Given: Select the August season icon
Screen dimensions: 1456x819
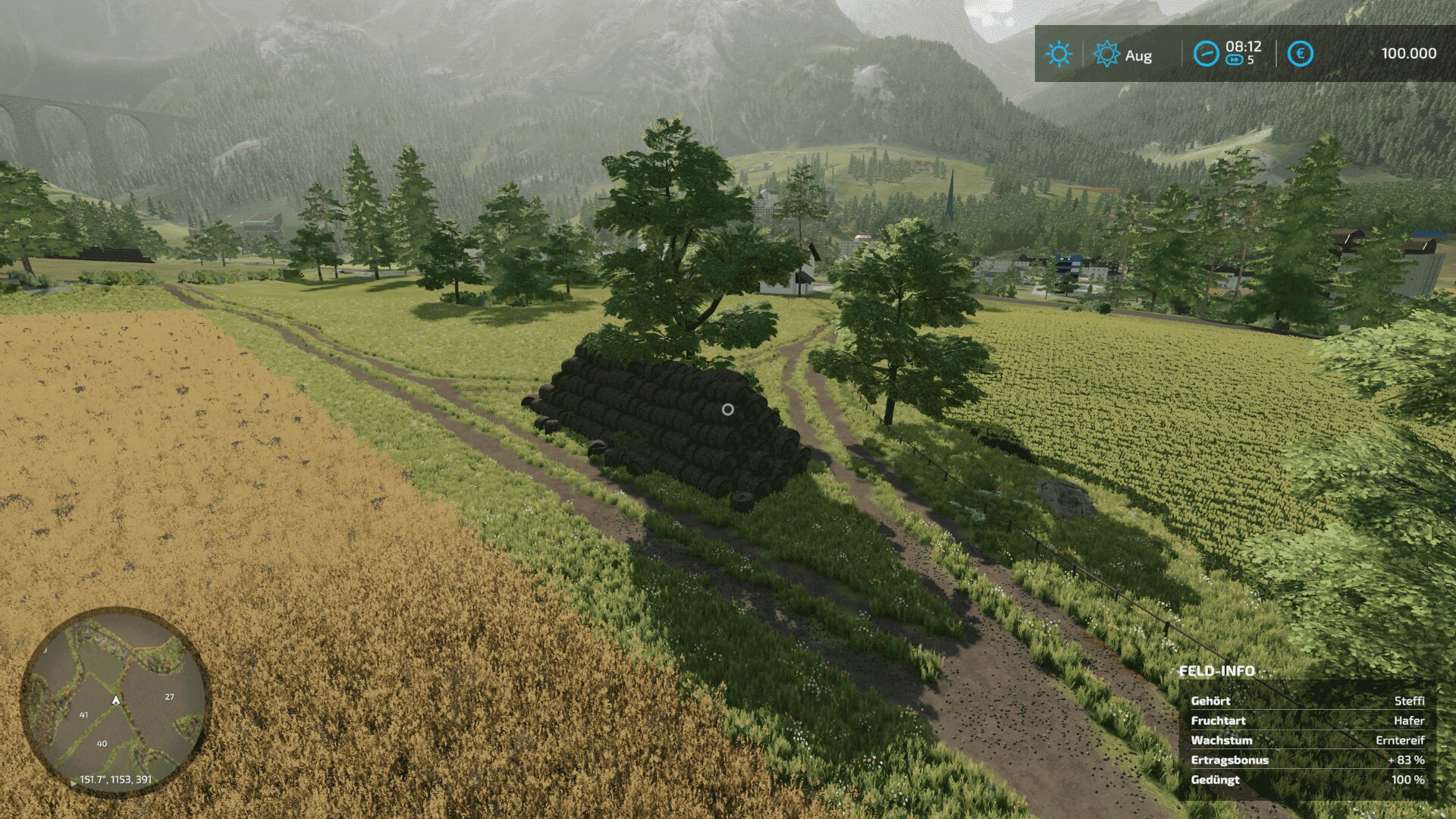Looking at the screenshot, I should pos(1106,54).
